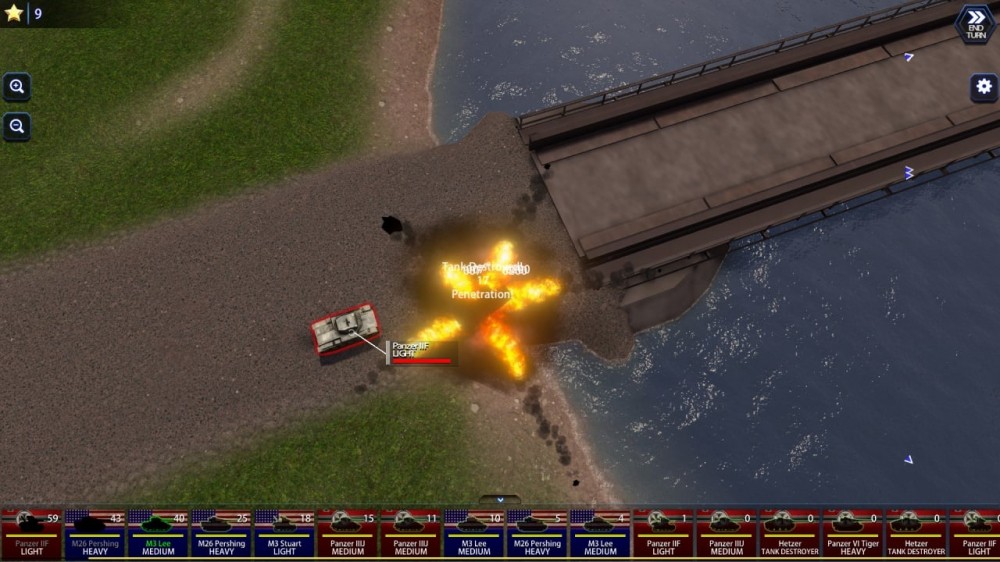Choose the Panzer III medium card numbered 15
Viewport: 1000px width, 562px height.
[x=348, y=534]
